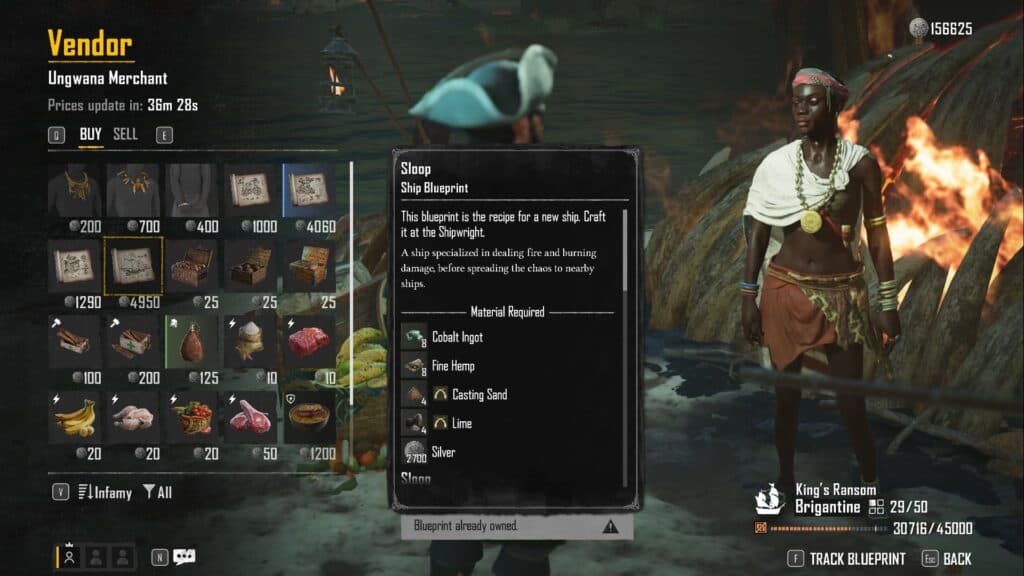Select the BUY tab

point(91,134)
